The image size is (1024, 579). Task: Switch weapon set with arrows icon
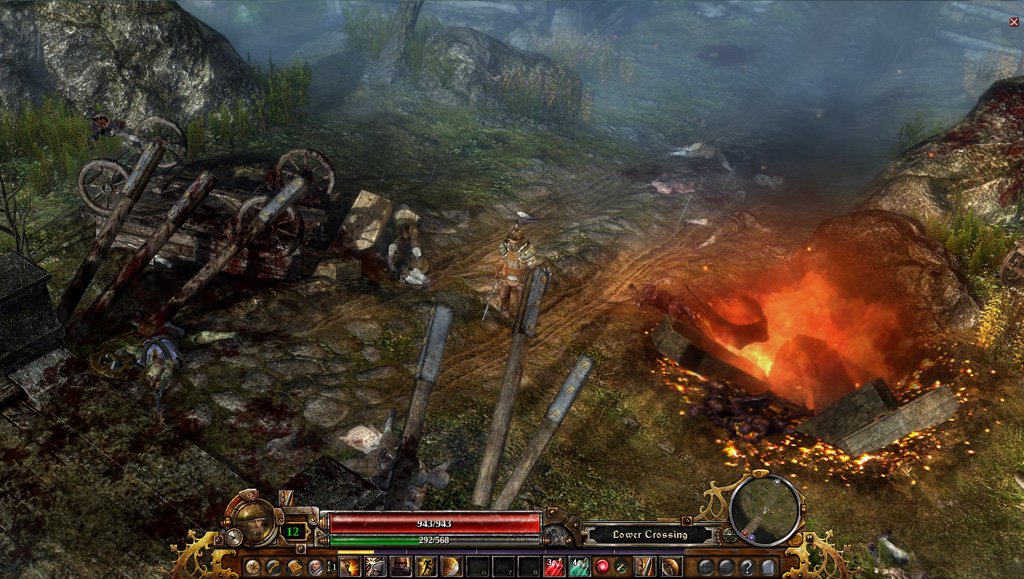pyautogui.click(x=620, y=567)
